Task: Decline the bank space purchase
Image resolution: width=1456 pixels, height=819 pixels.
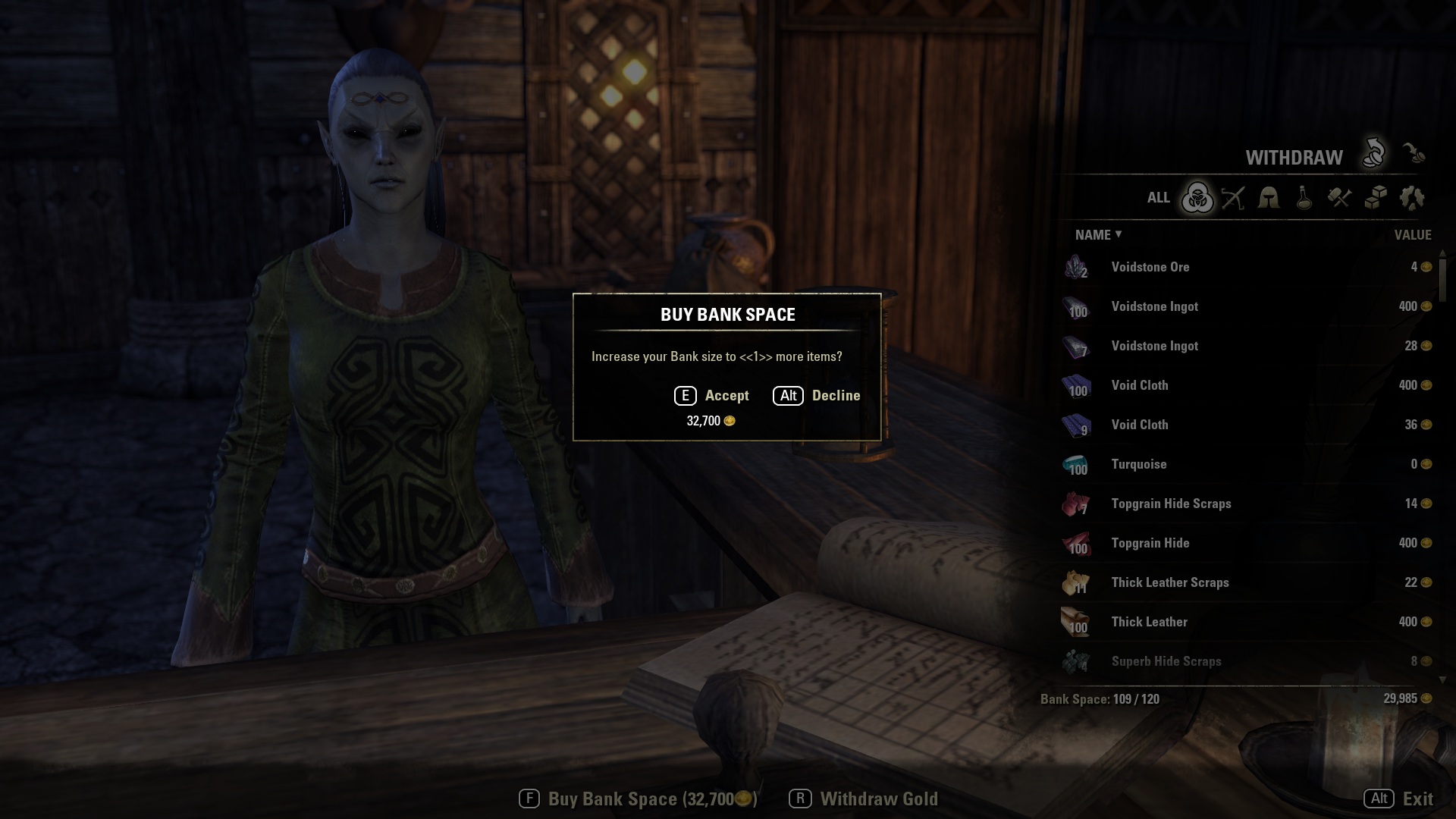Action: 817,396
